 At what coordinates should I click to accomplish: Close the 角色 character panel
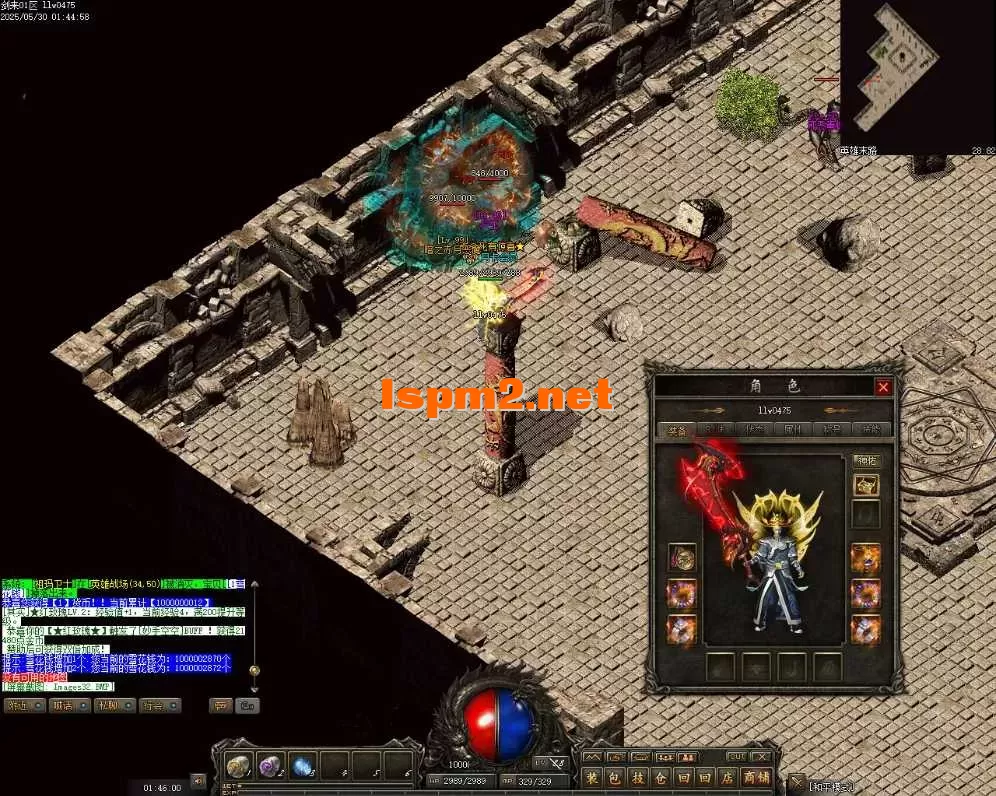point(883,387)
